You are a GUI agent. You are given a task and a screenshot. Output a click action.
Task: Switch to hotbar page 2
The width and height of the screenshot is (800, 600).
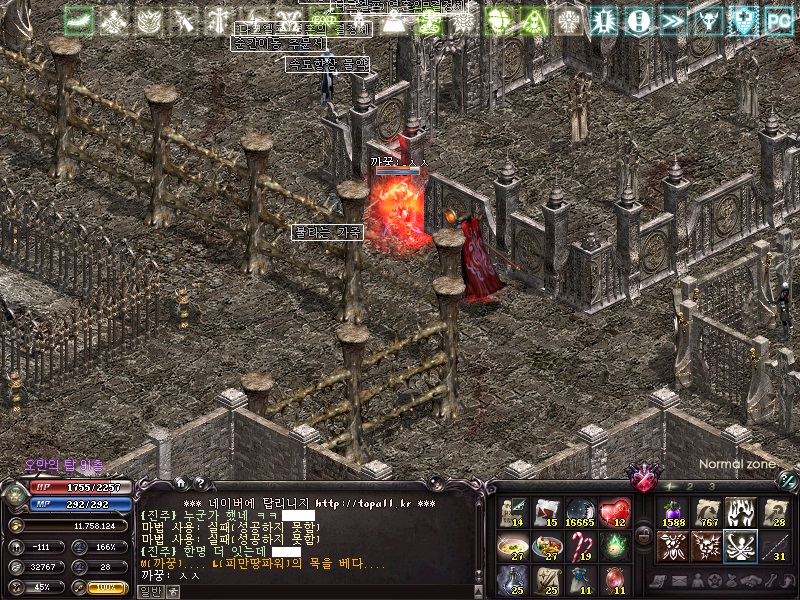(691, 486)
